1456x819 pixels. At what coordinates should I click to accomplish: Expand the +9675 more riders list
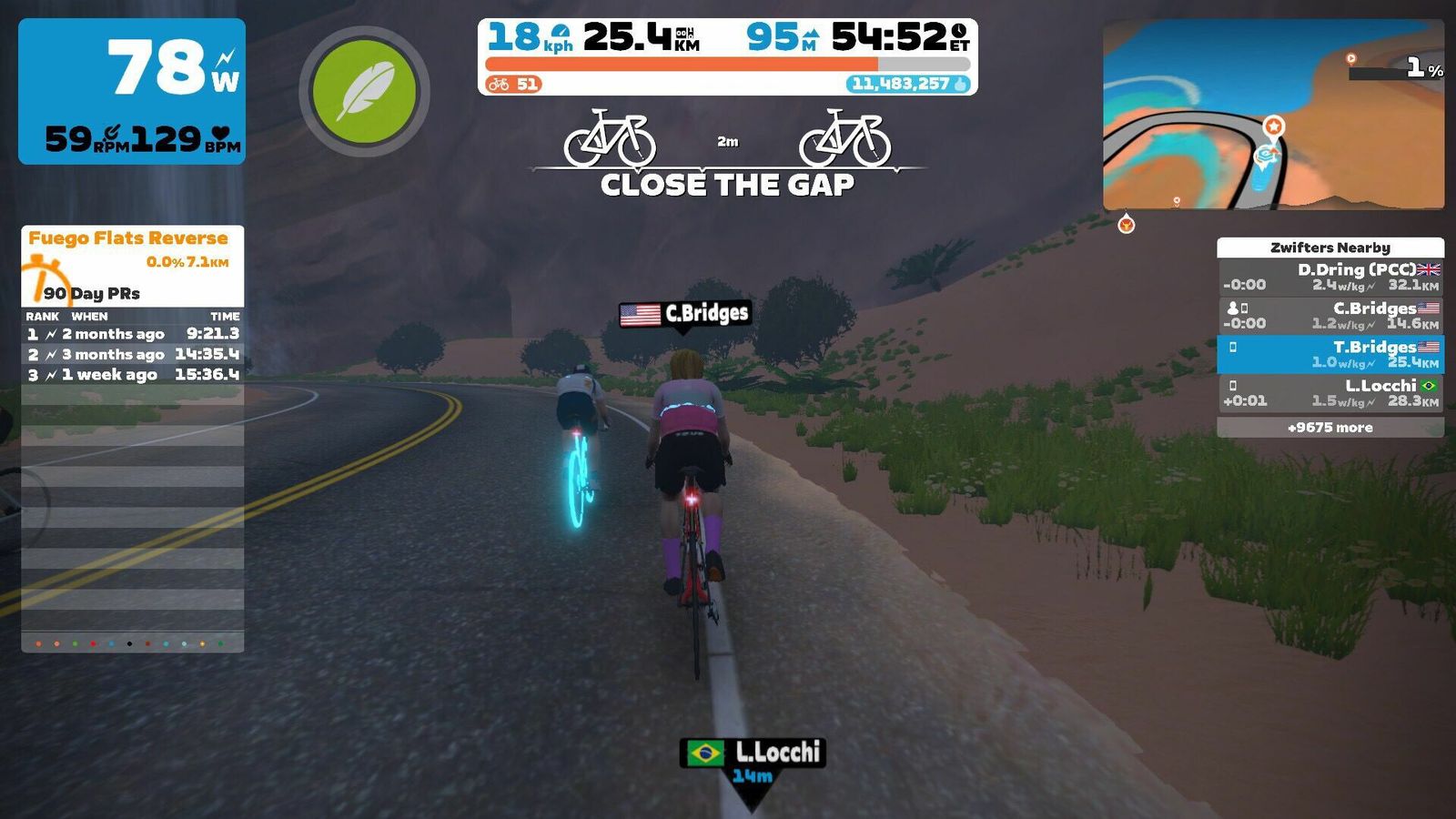tap(1330, 428)
